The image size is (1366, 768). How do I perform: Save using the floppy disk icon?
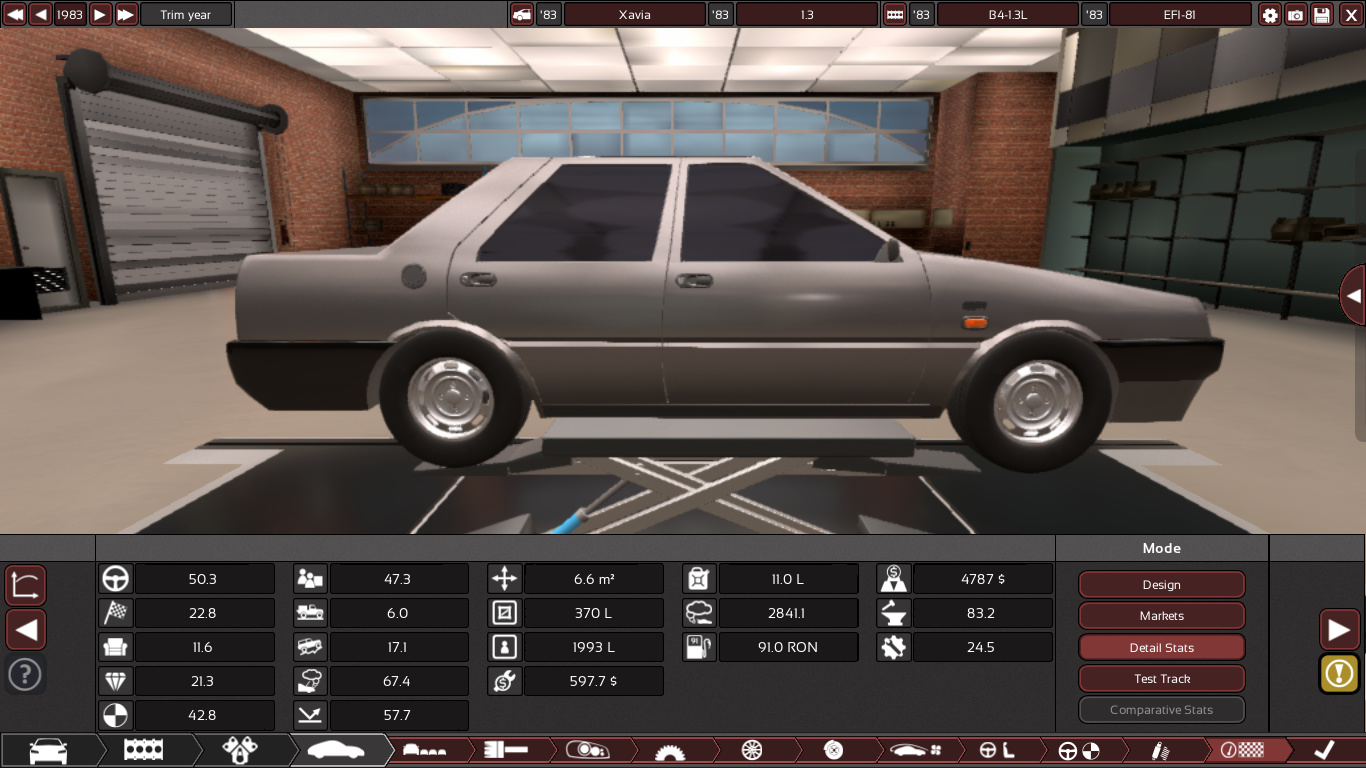(x=1322, y=15)
